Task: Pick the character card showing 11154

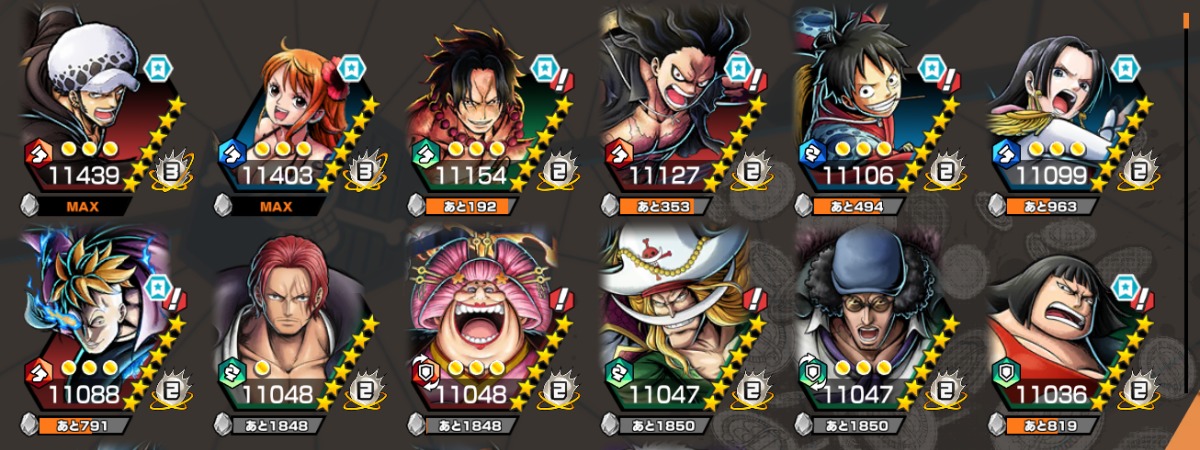Action: click(488, 110)
